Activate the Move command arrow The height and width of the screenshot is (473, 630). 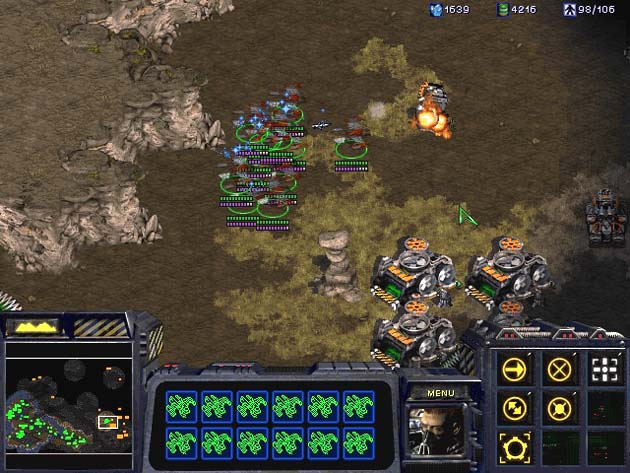click(515, 370)
